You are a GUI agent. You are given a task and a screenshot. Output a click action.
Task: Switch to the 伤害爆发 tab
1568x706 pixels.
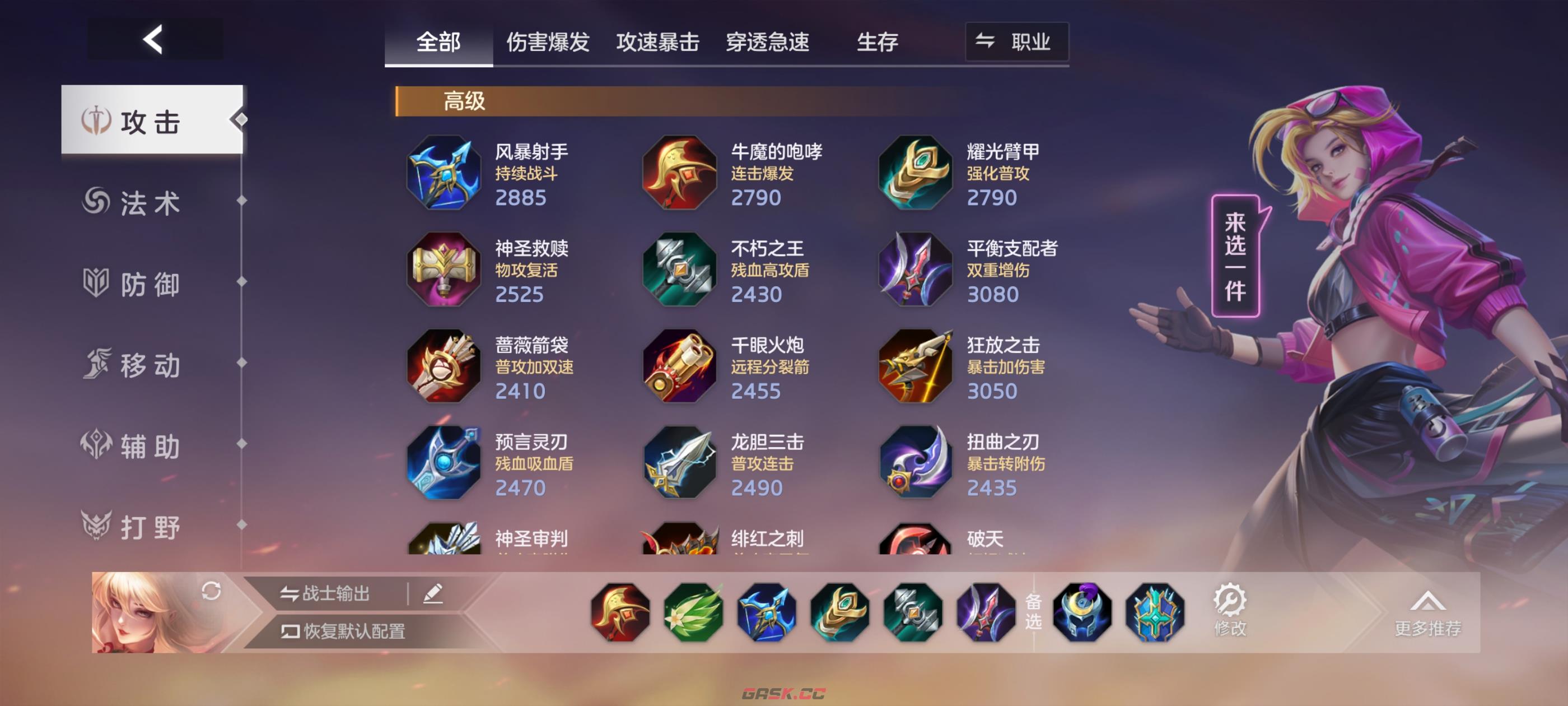click(x=547, y=42)
